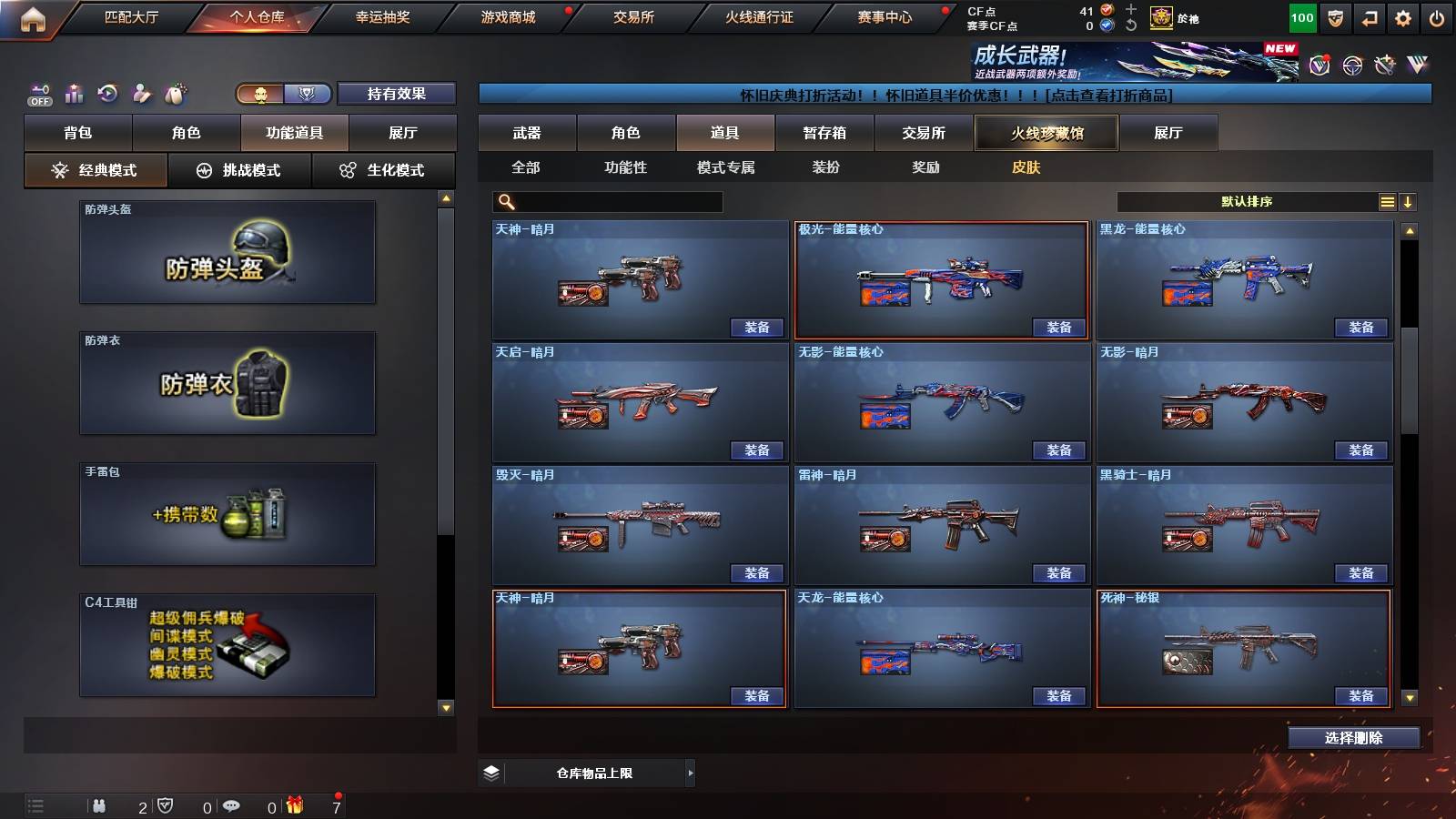Toggle the OFF key switch above inventory tabs
Viewport: 1456px width, 819px height.
click(37, 94)
